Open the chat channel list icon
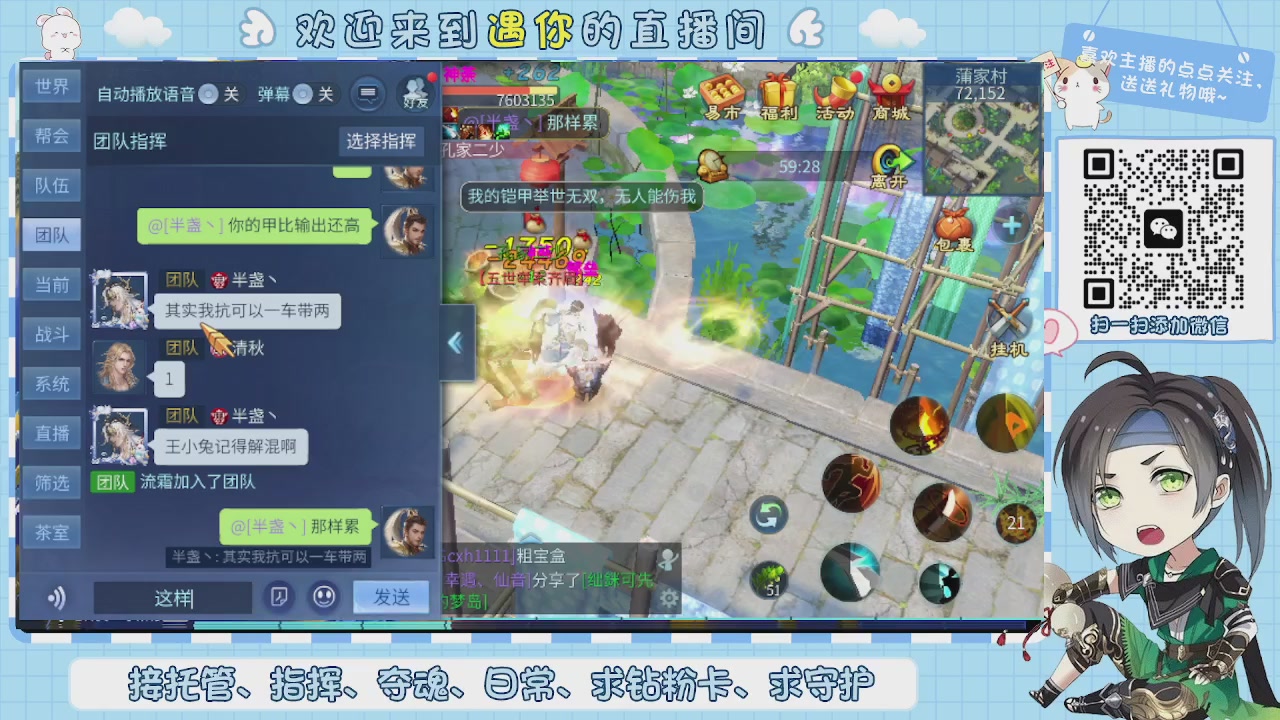This screenshot has width=1280, height=720. tap(369, 93)
